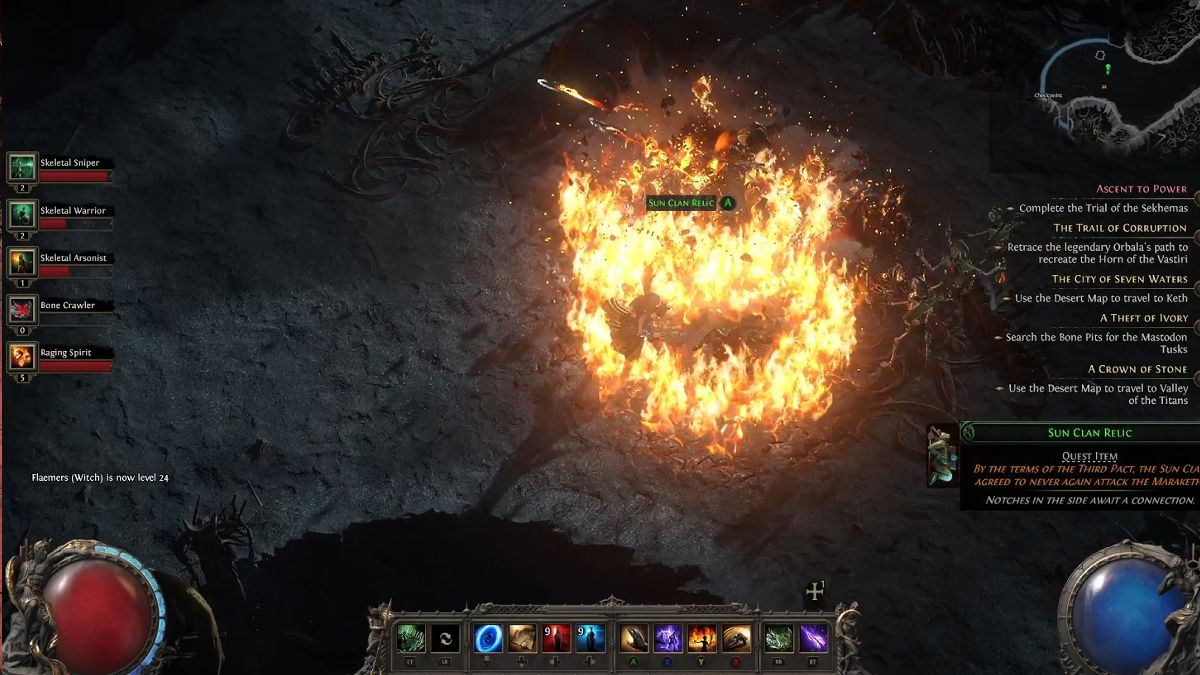
Task: Choose the A Theft of Ivory quest
Action: pos(1144,318)
